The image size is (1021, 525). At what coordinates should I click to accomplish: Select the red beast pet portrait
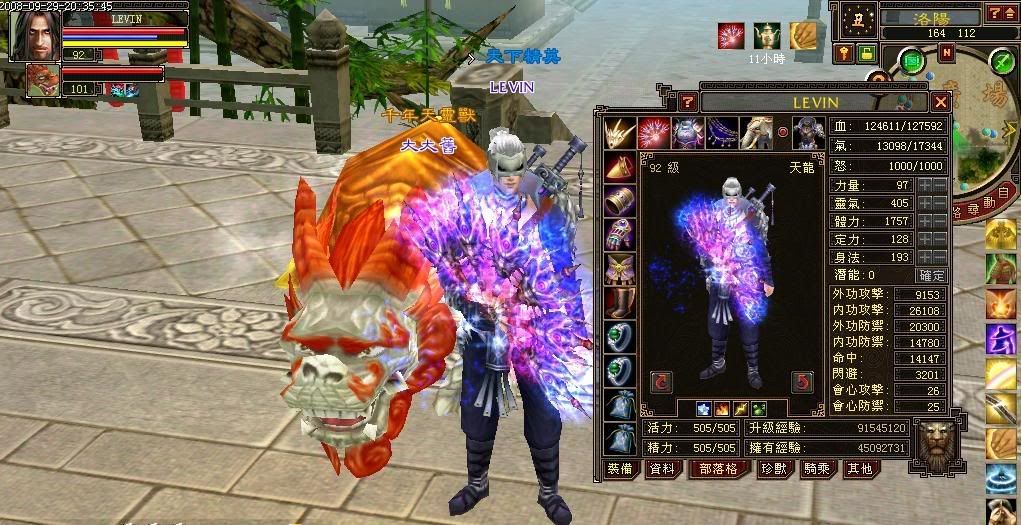pyautogui.click(x=42, y=80)
